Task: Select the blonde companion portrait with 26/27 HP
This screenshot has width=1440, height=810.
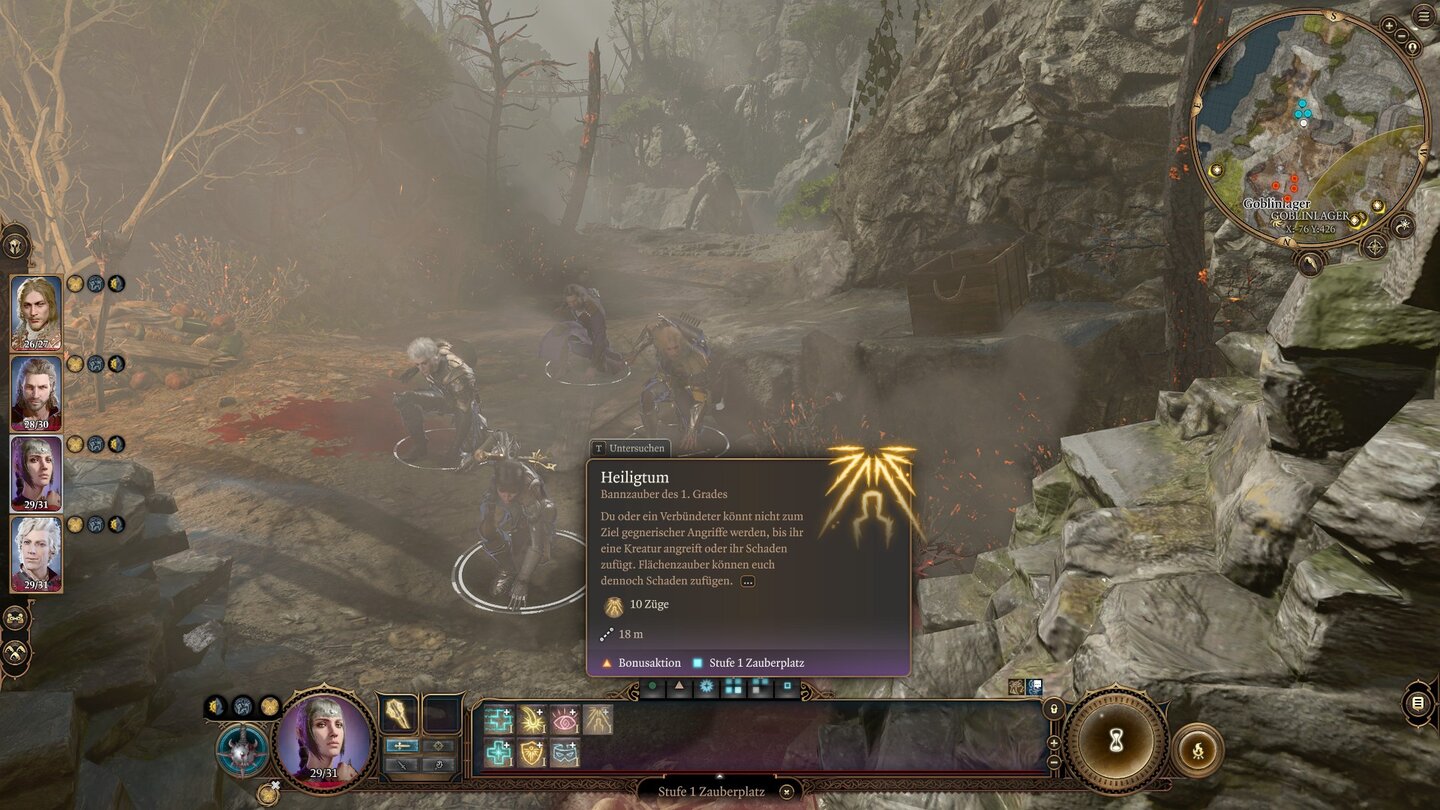Action: pyautogui.click(x=36, y=312)
